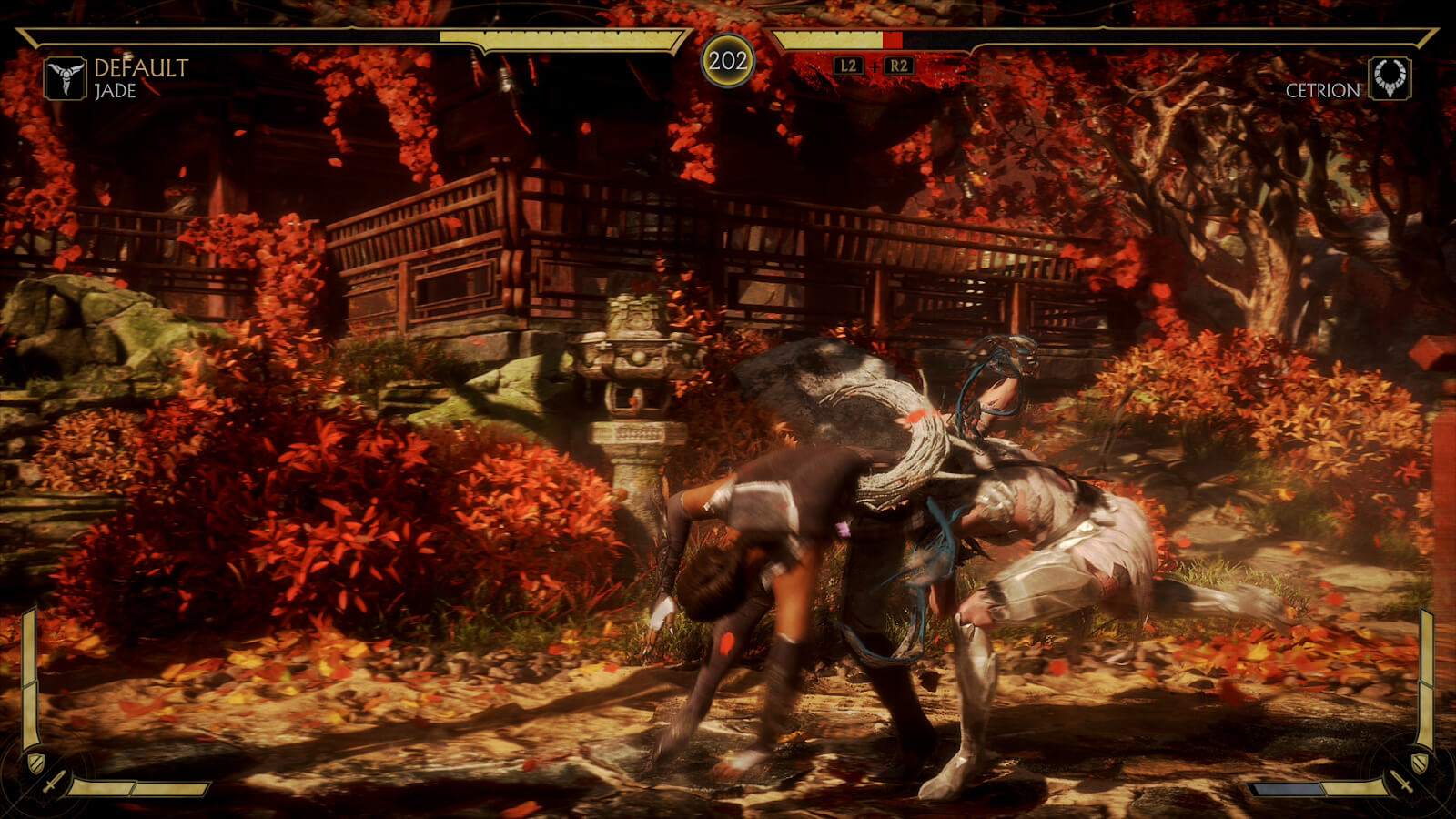
Task: Click Jade's offensive meter sword icon
Action: point(54,782)
